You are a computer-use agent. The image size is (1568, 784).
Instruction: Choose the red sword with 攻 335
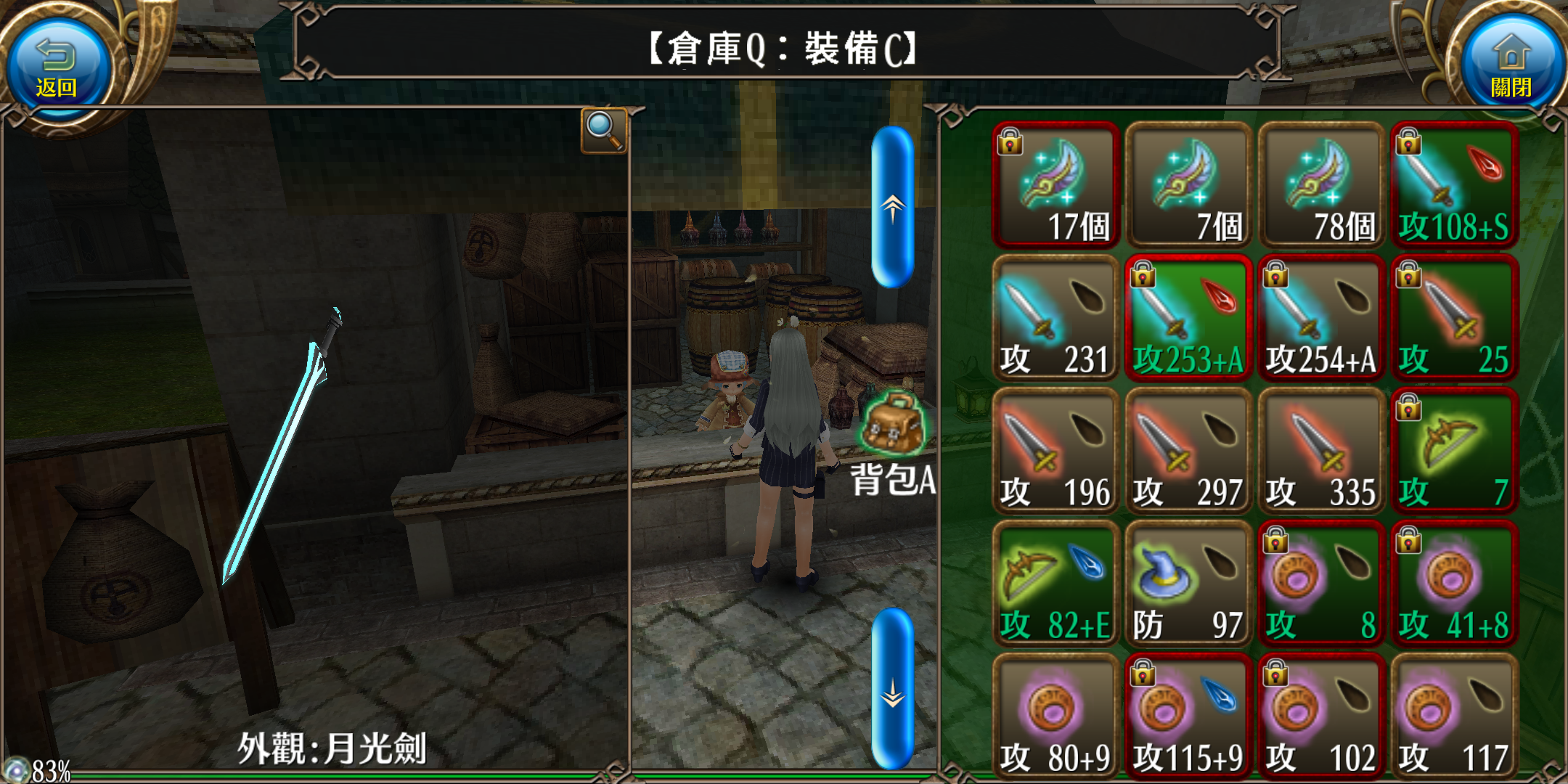tap(1322, 451)
